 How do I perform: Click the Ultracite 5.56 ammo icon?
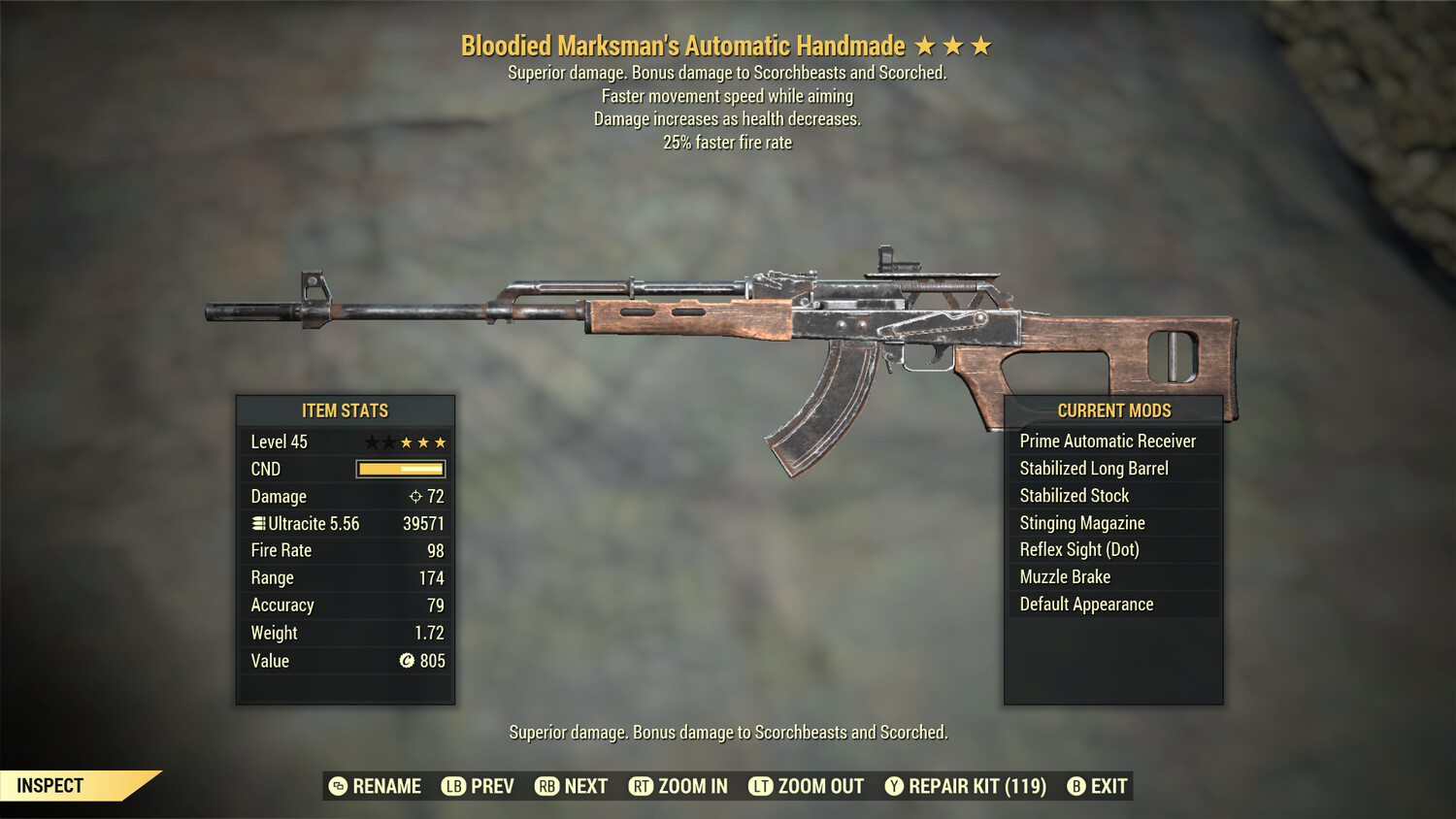tap(258, 524)
